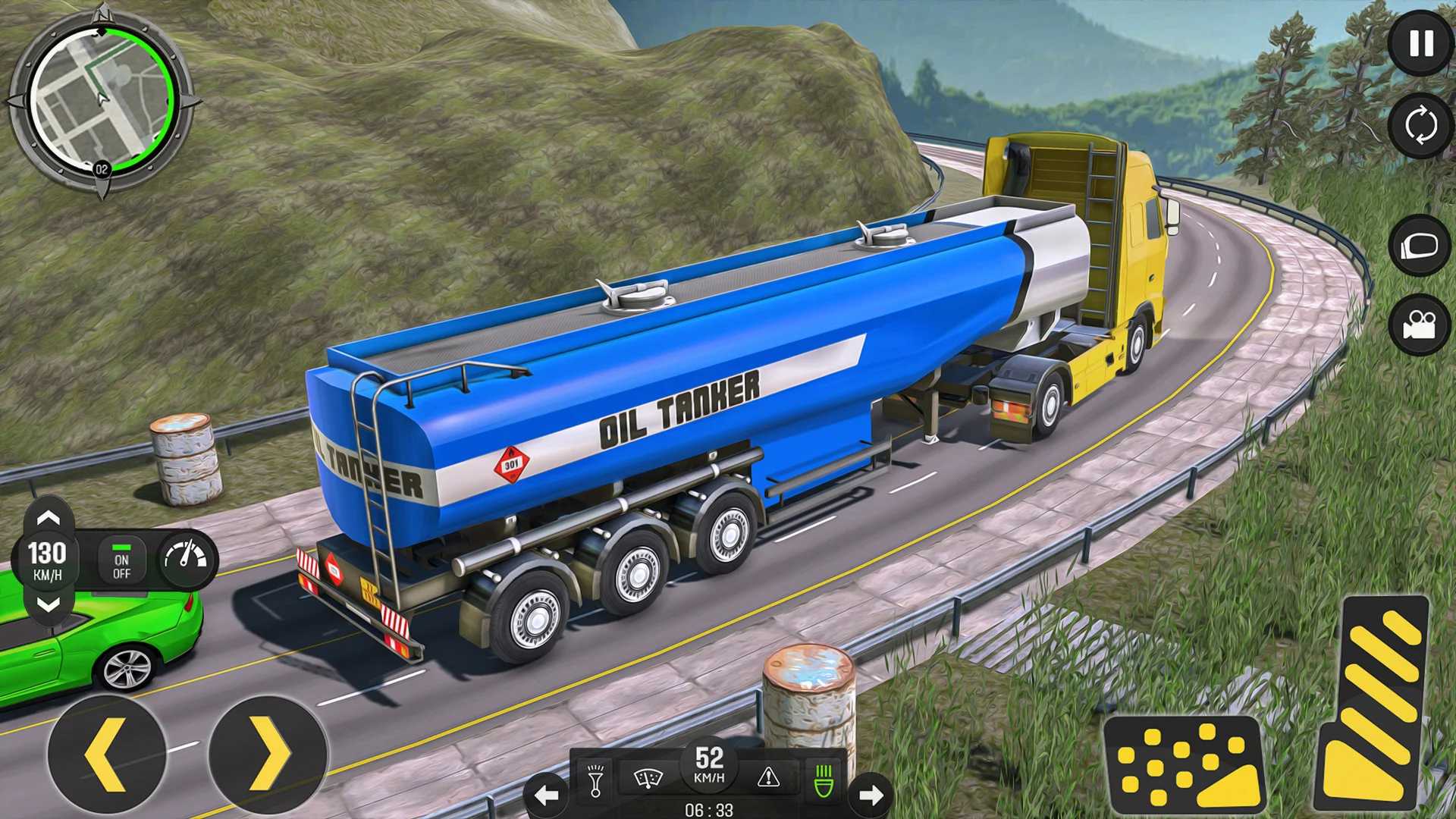Steer left with the yellow left arrow
The height and width of the screenshot is (819, 1456).
(106, 755)
